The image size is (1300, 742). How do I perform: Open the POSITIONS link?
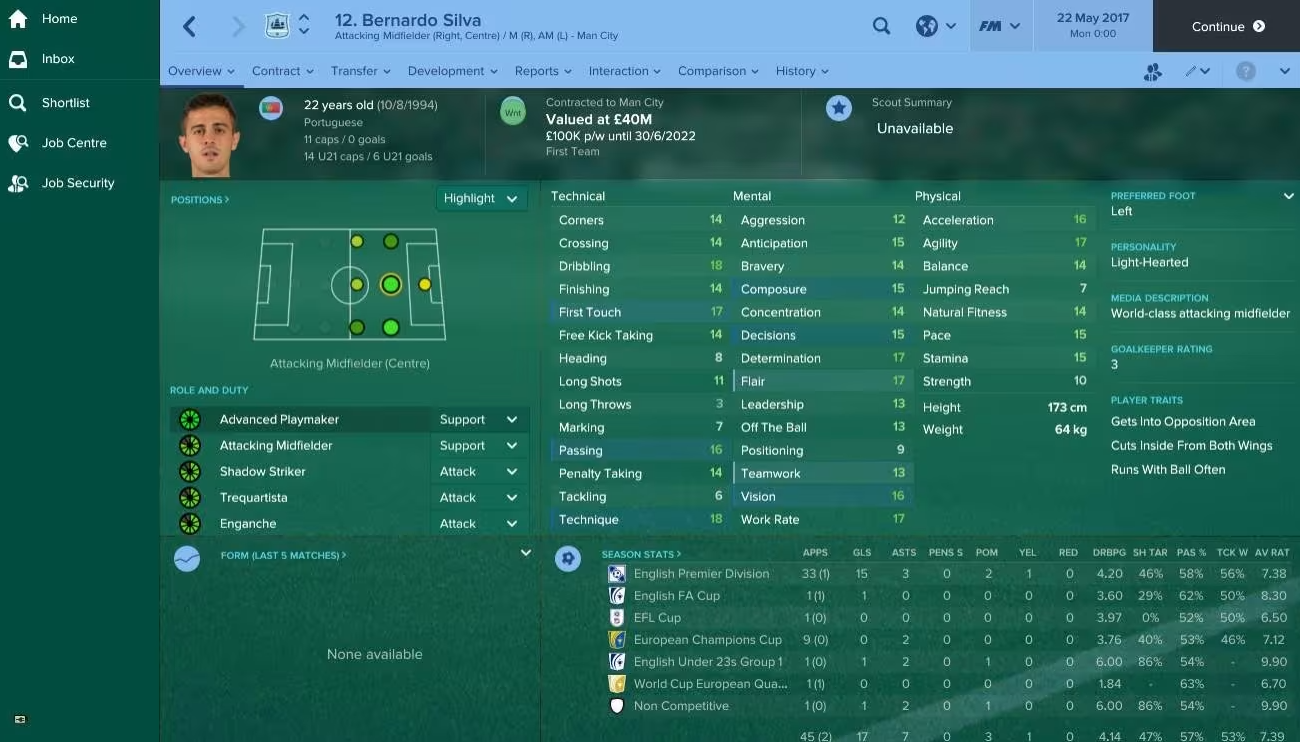point(198,199)
